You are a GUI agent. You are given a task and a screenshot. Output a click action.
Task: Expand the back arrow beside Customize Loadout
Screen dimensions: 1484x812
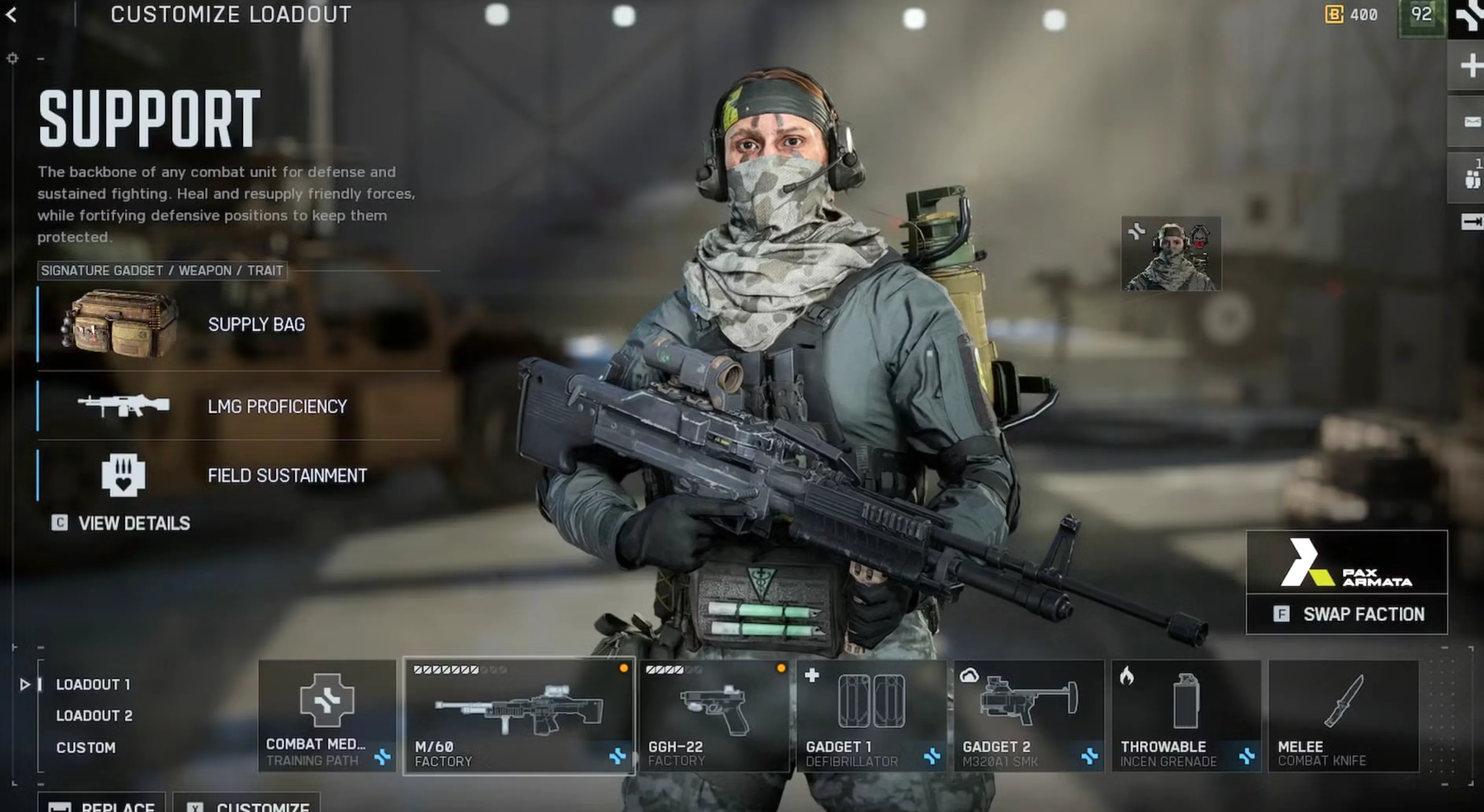[x=13, y=15]
